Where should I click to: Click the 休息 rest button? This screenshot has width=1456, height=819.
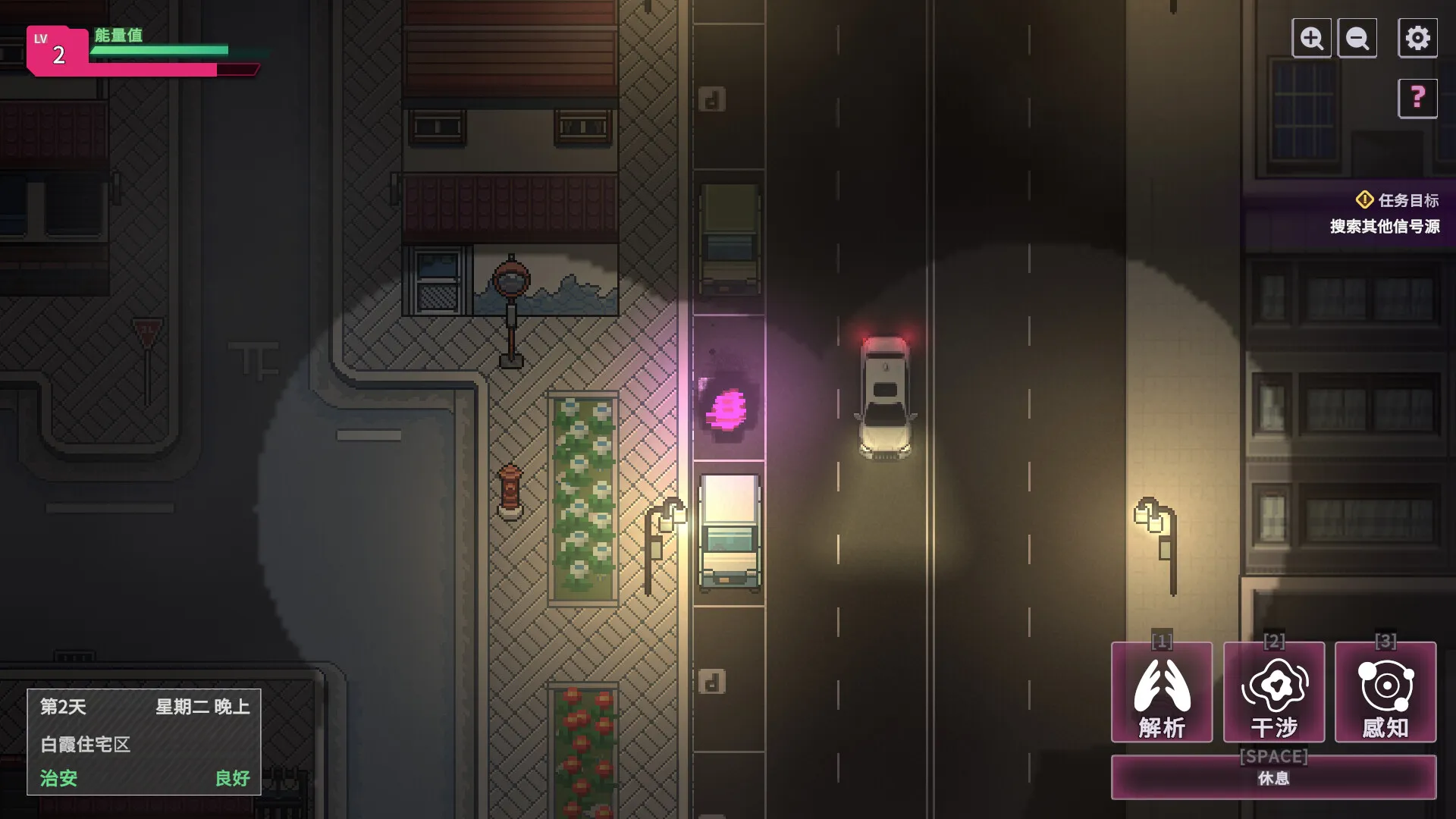point(1273,777)
